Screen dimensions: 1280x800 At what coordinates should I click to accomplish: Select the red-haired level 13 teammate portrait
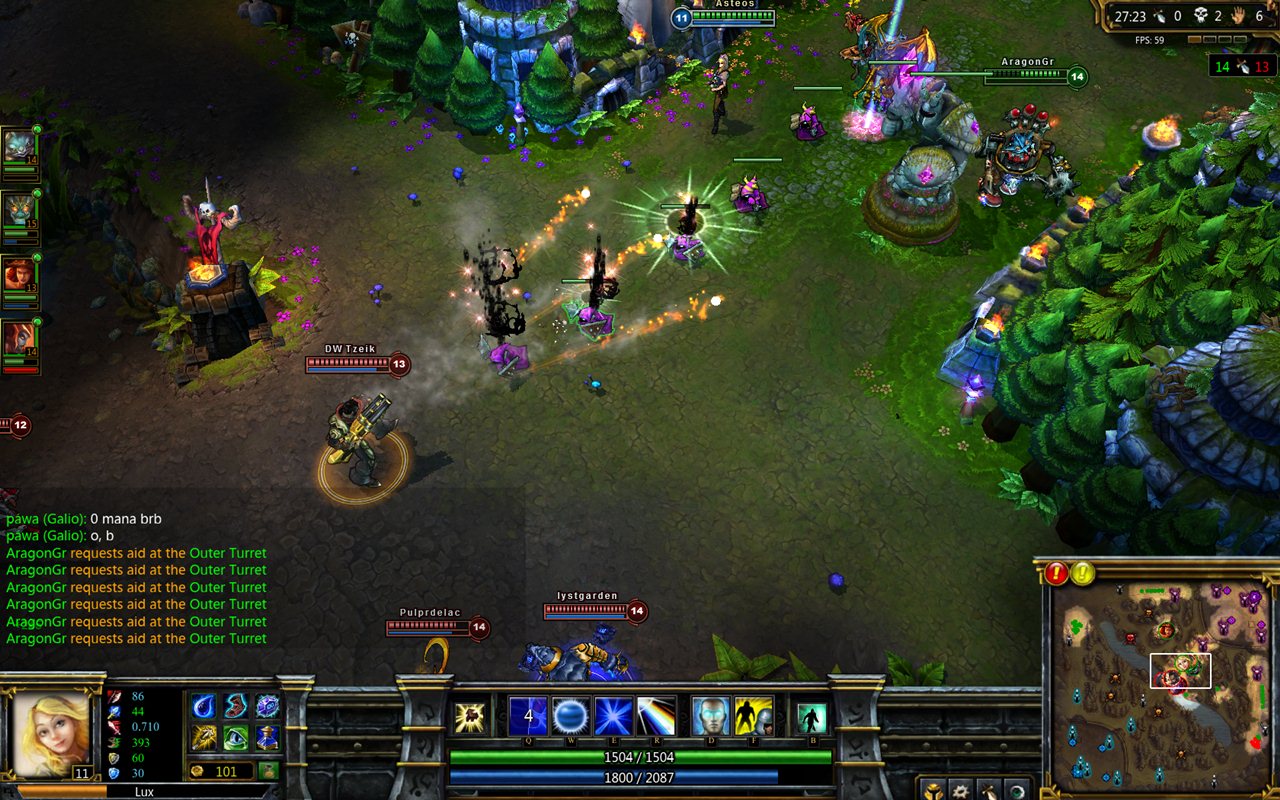point(18,274)
